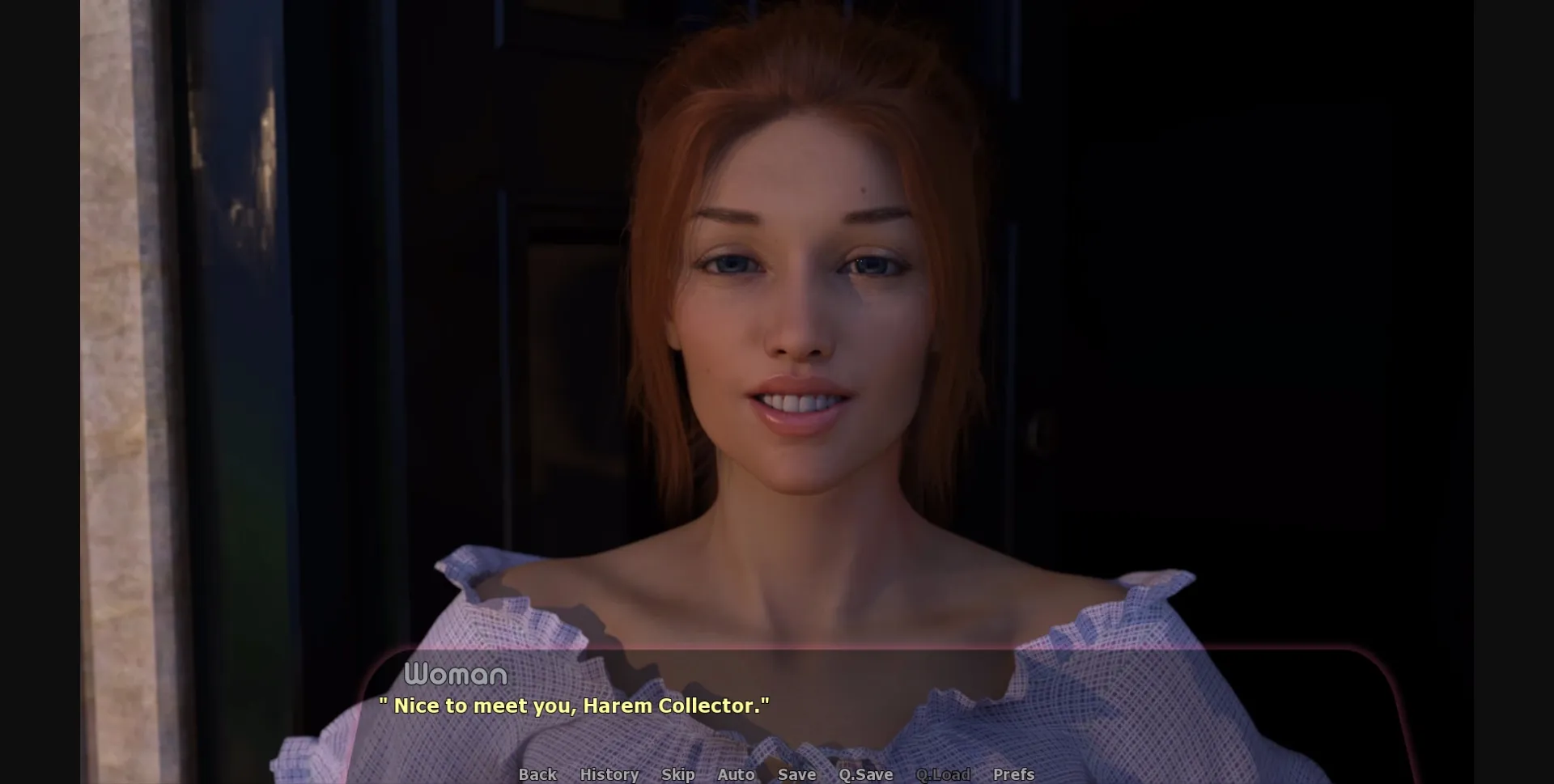The image size is (1554, 784).
Task: Choose Save from the bottom menu bar
Action: (x=796, y=774)
